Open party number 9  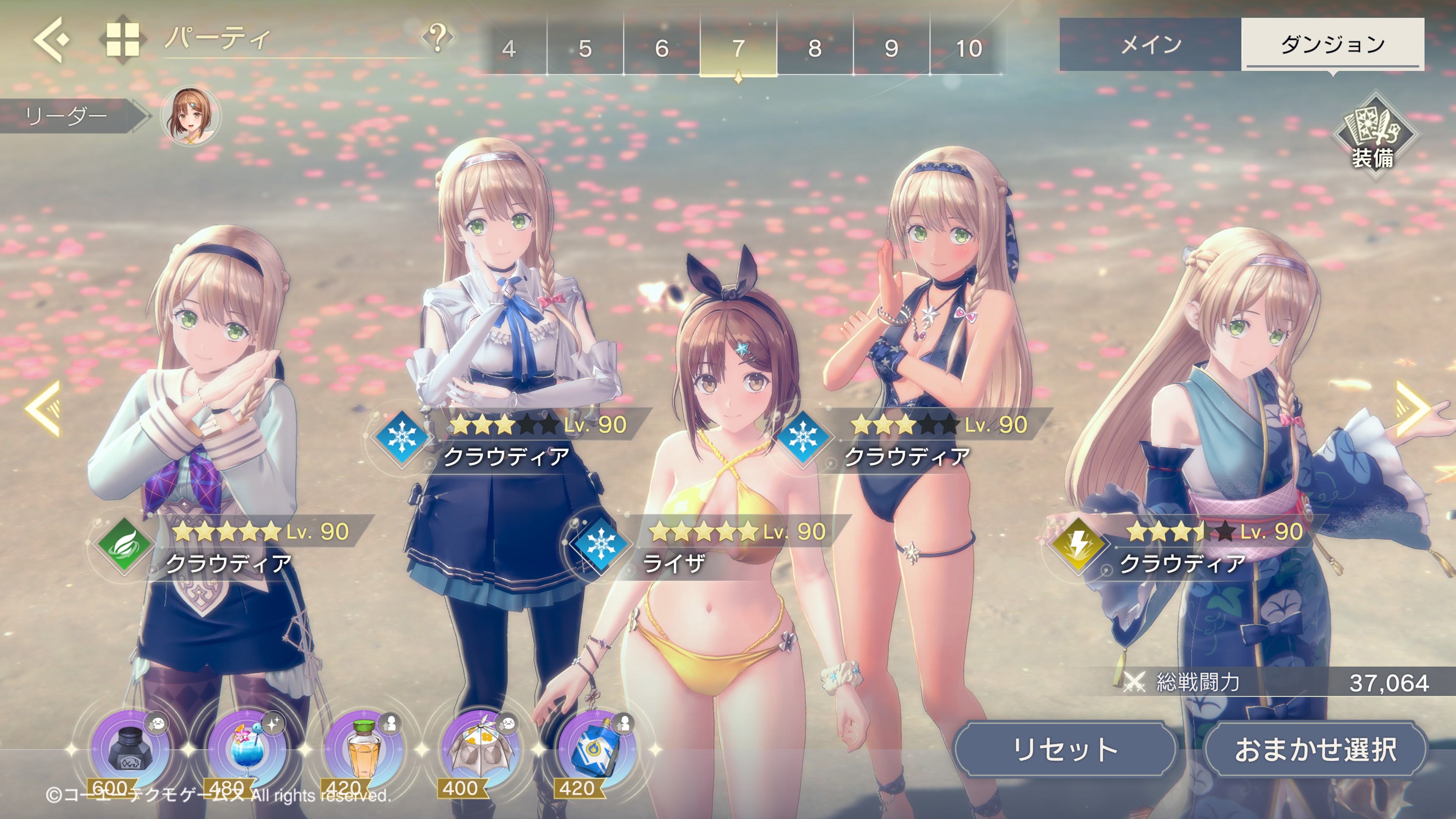coord(891,48)
